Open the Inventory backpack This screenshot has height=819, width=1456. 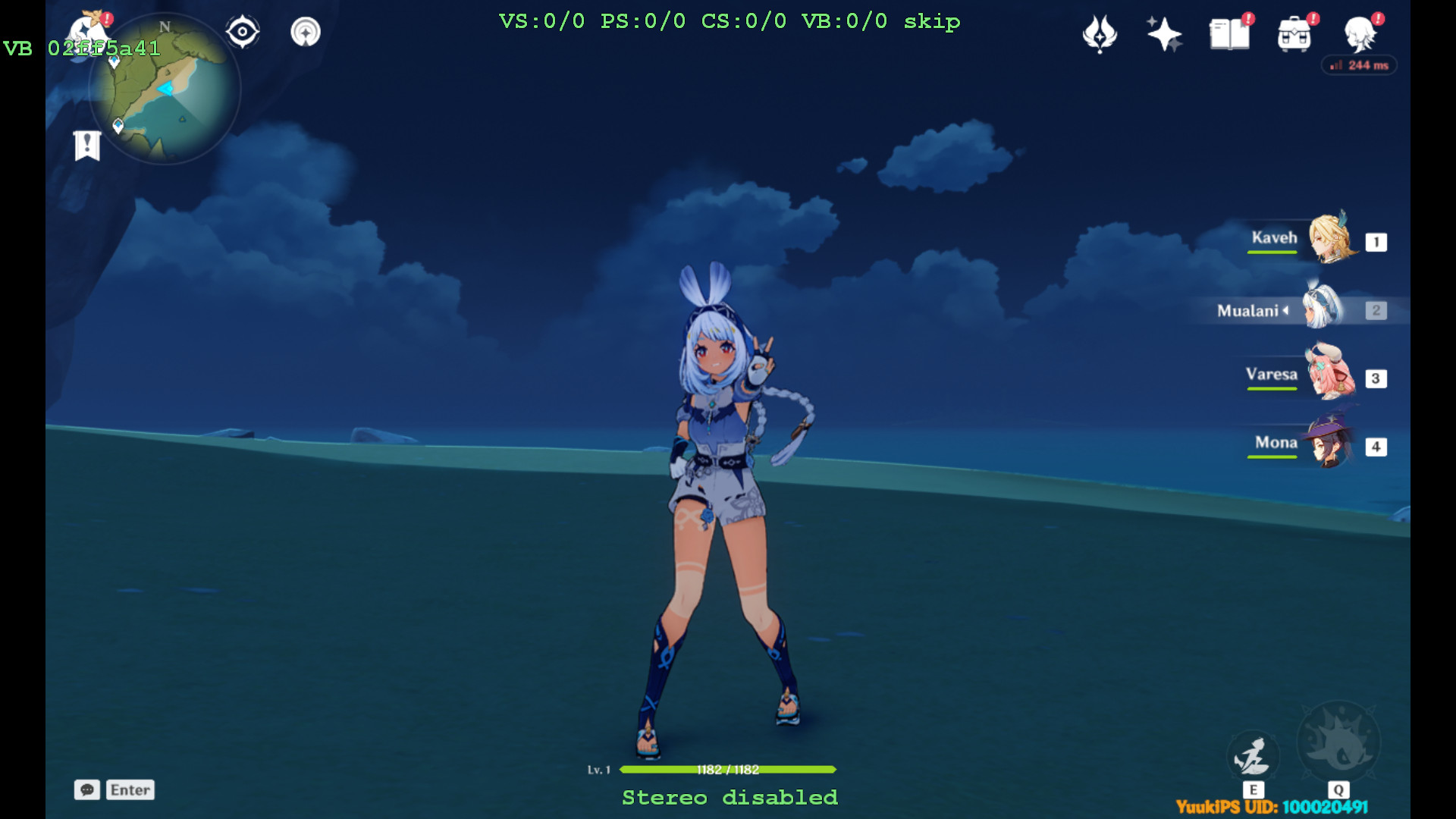[1294, 34]
